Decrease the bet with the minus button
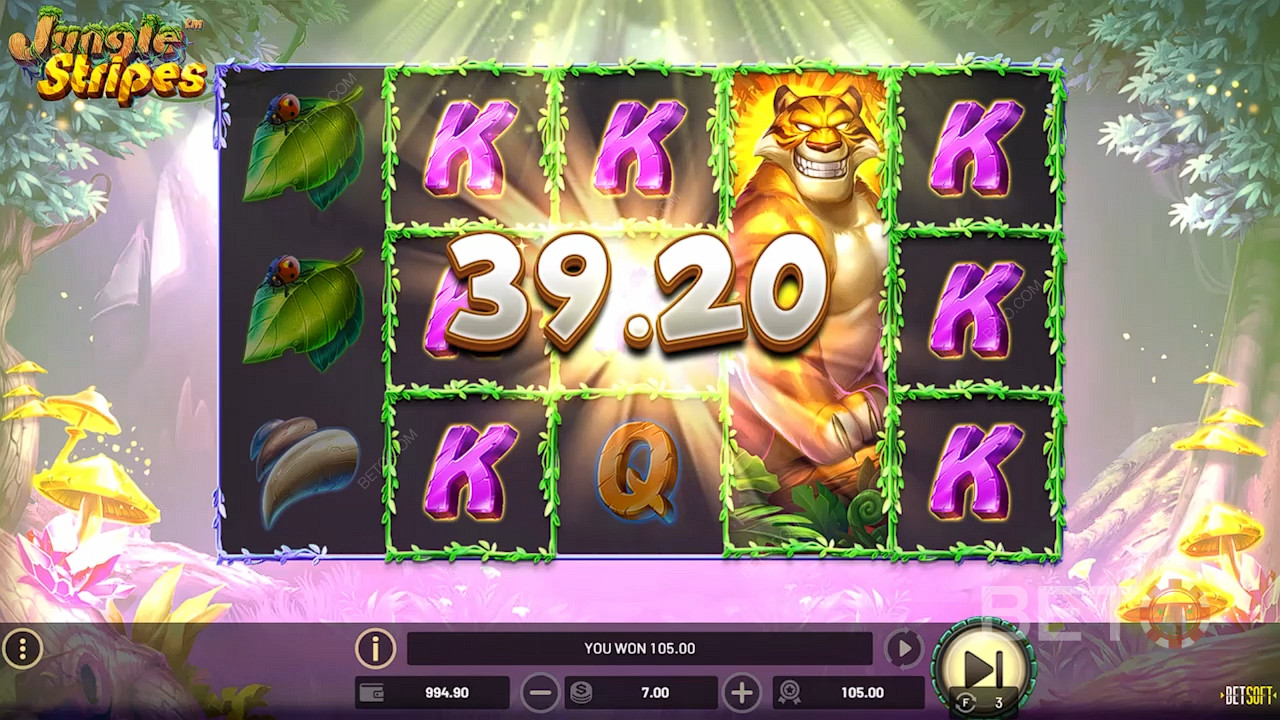 (540, 692)
